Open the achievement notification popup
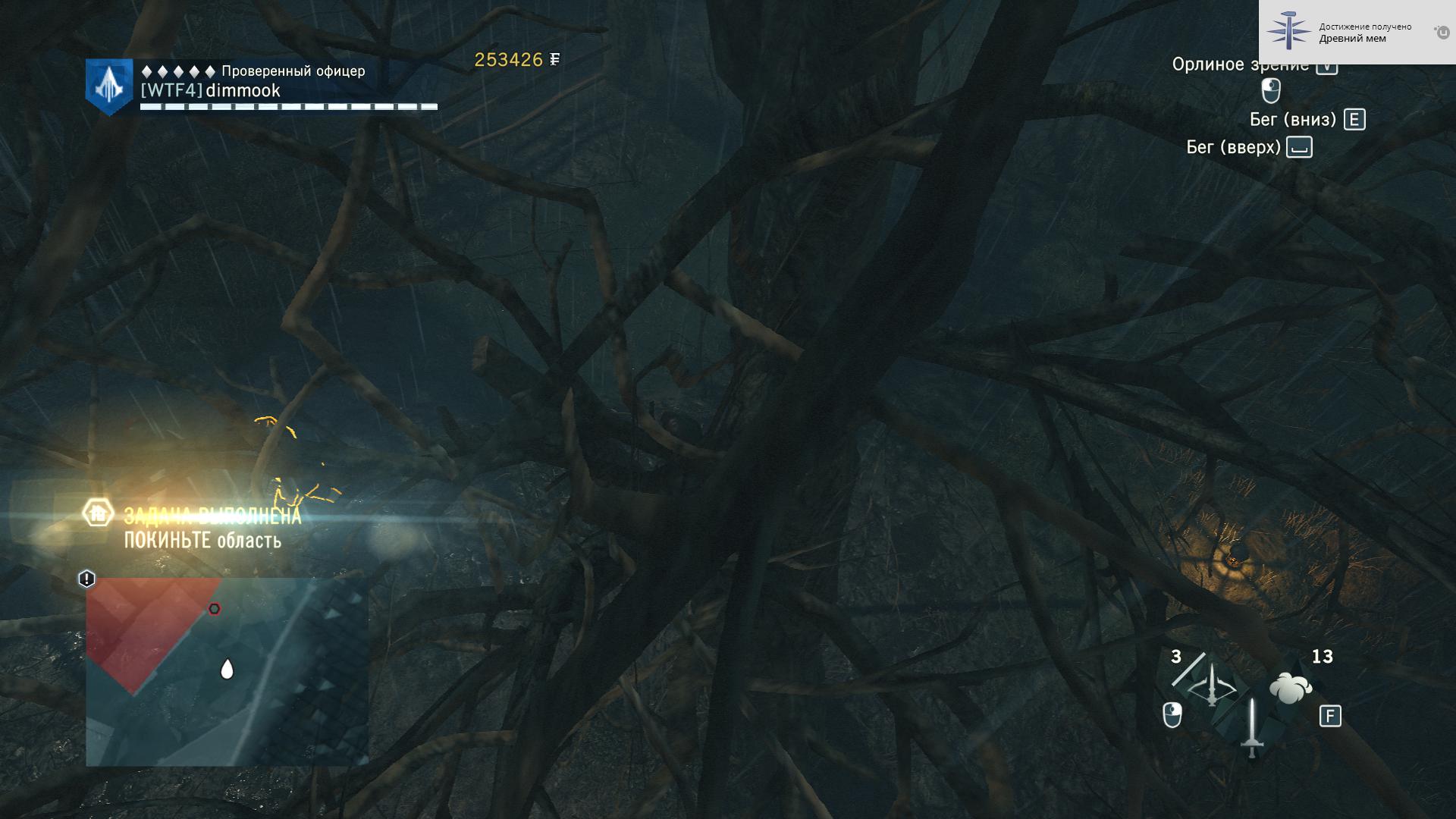This screenshot has height=819, width=1456. tap(1357, 32)
